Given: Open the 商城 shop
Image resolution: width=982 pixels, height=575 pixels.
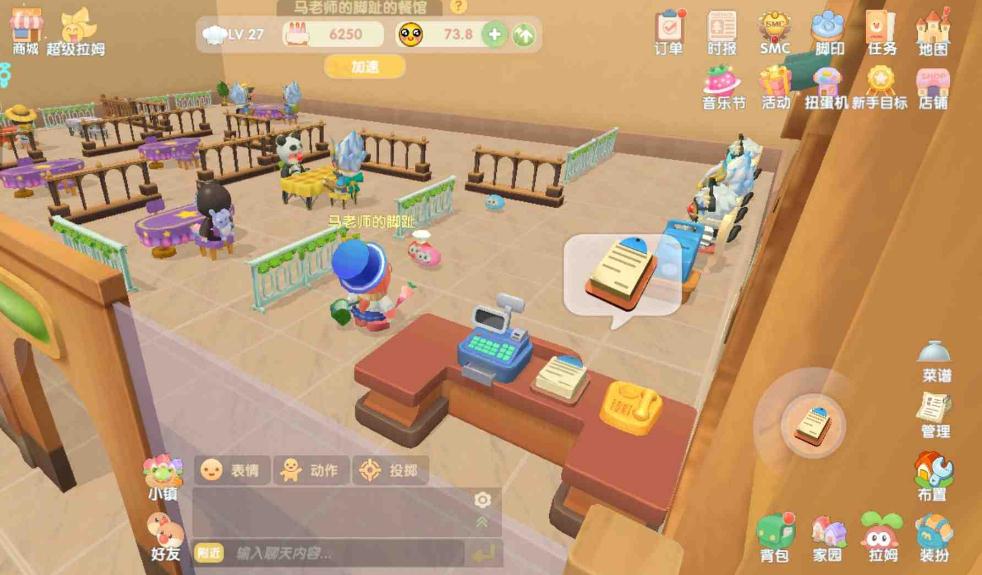Looking at the screenshot, I should pyautogui.click(x=25, y=30).
